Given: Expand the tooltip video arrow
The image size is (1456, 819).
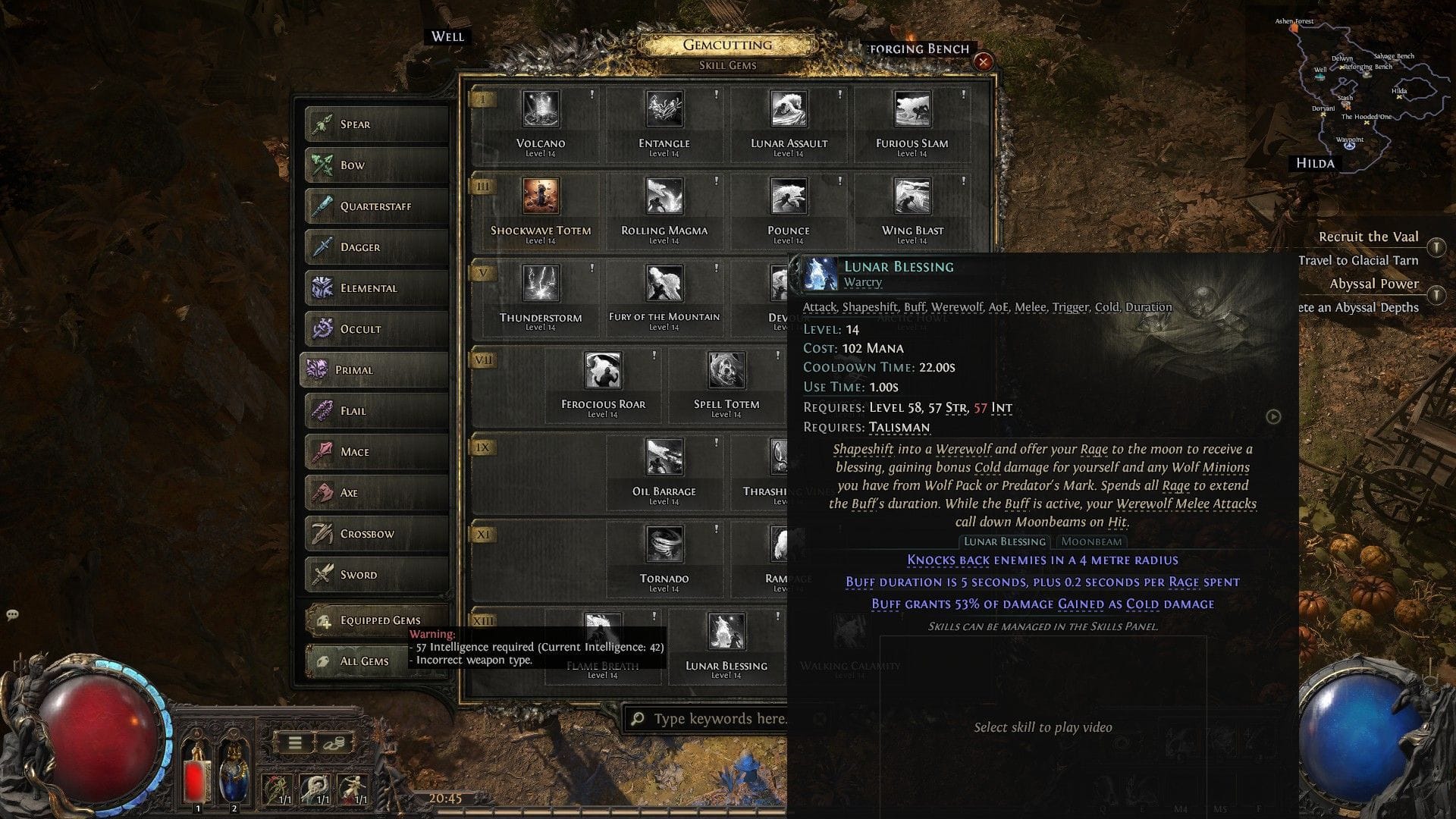Looking at the screenshot, I should [x=1272, y=417].
